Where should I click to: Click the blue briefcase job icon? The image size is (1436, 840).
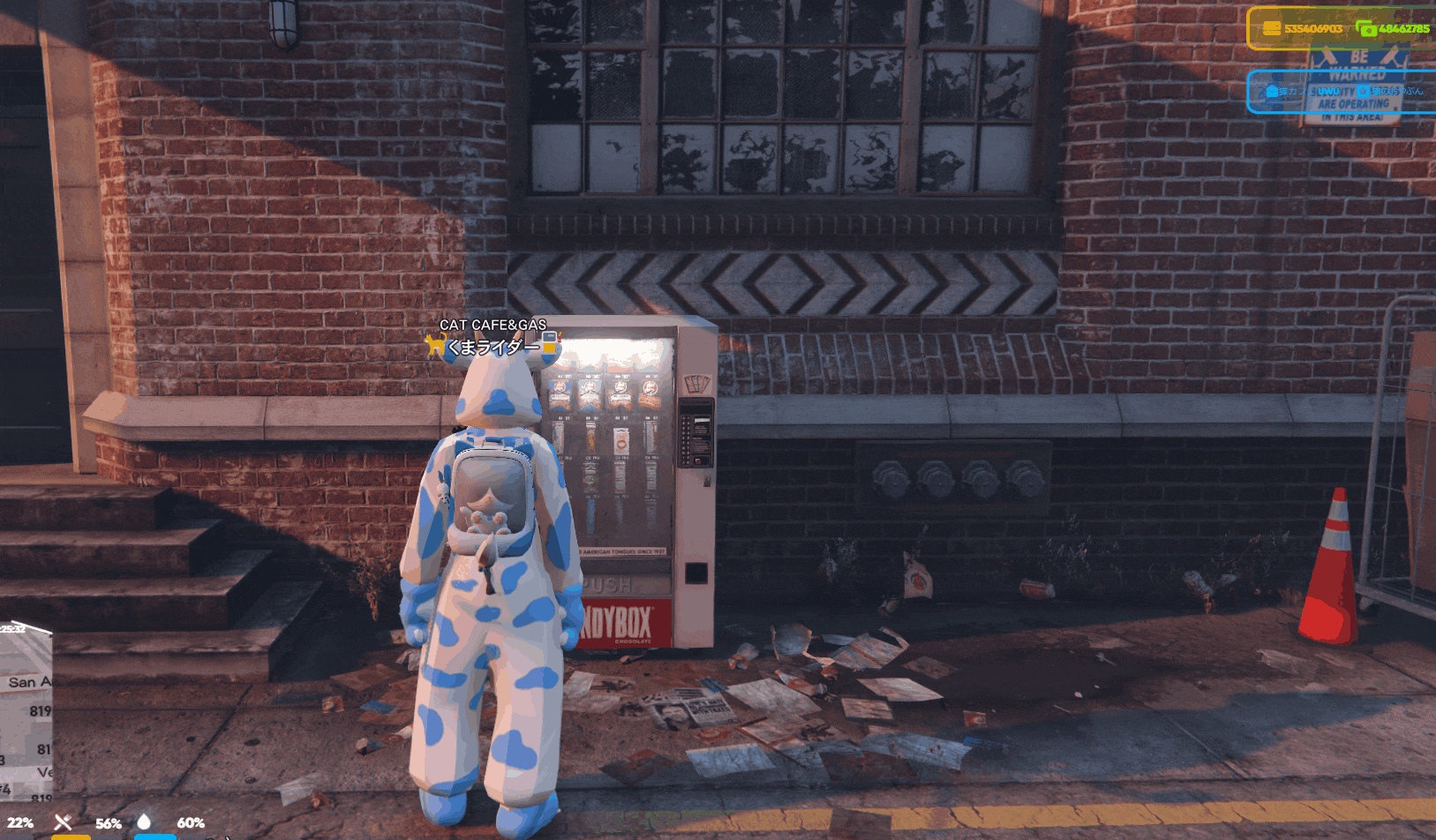tap(1272, 92)
